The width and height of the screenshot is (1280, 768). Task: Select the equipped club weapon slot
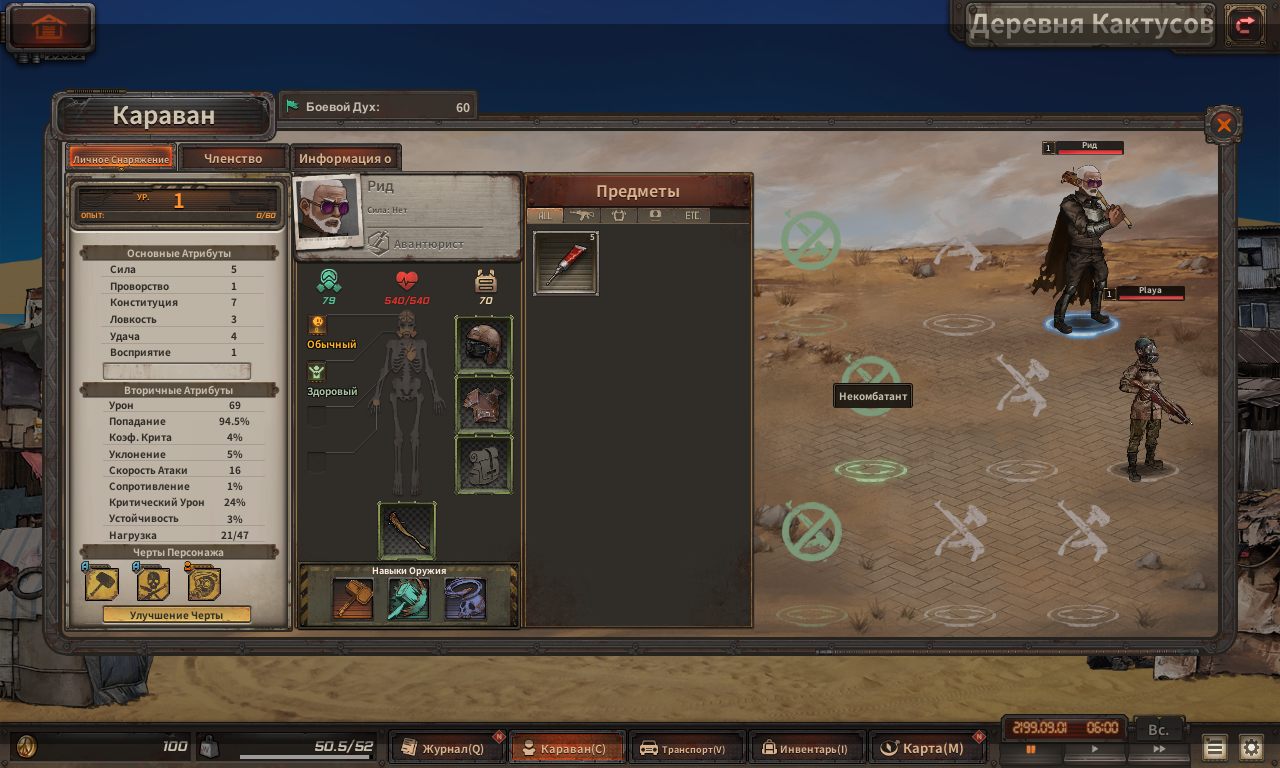point(407,530)
